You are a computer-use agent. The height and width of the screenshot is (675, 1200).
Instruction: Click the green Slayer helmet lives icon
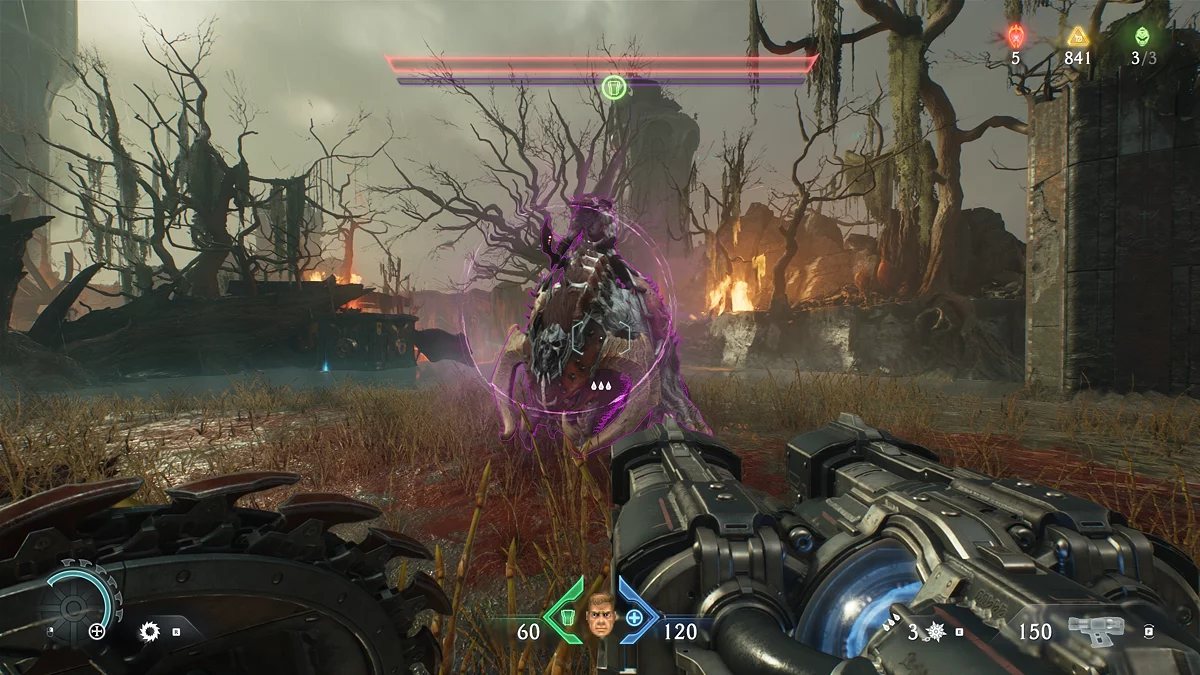pos(1142,37)
